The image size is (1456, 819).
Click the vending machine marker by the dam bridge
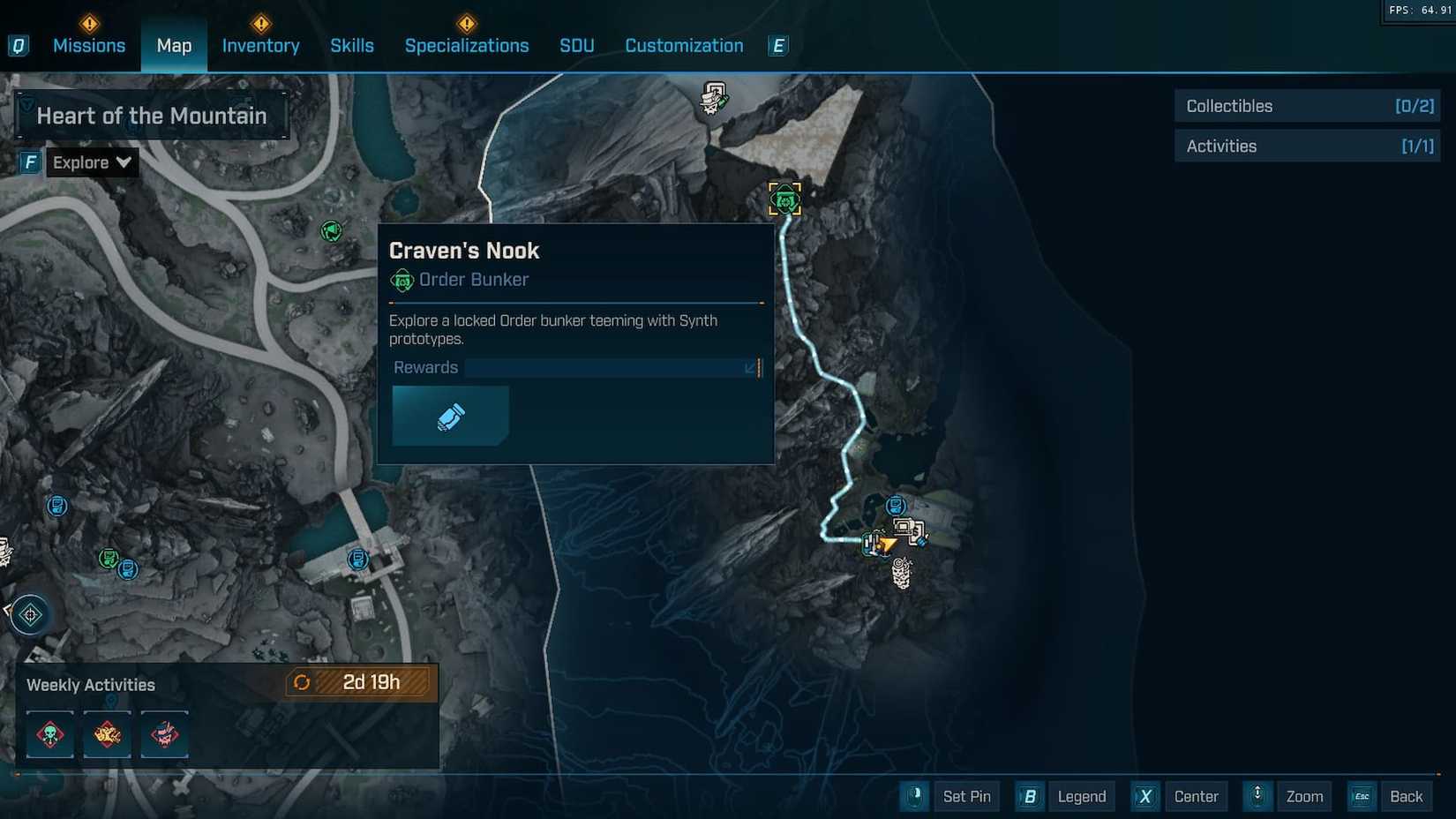click(357, 560)
